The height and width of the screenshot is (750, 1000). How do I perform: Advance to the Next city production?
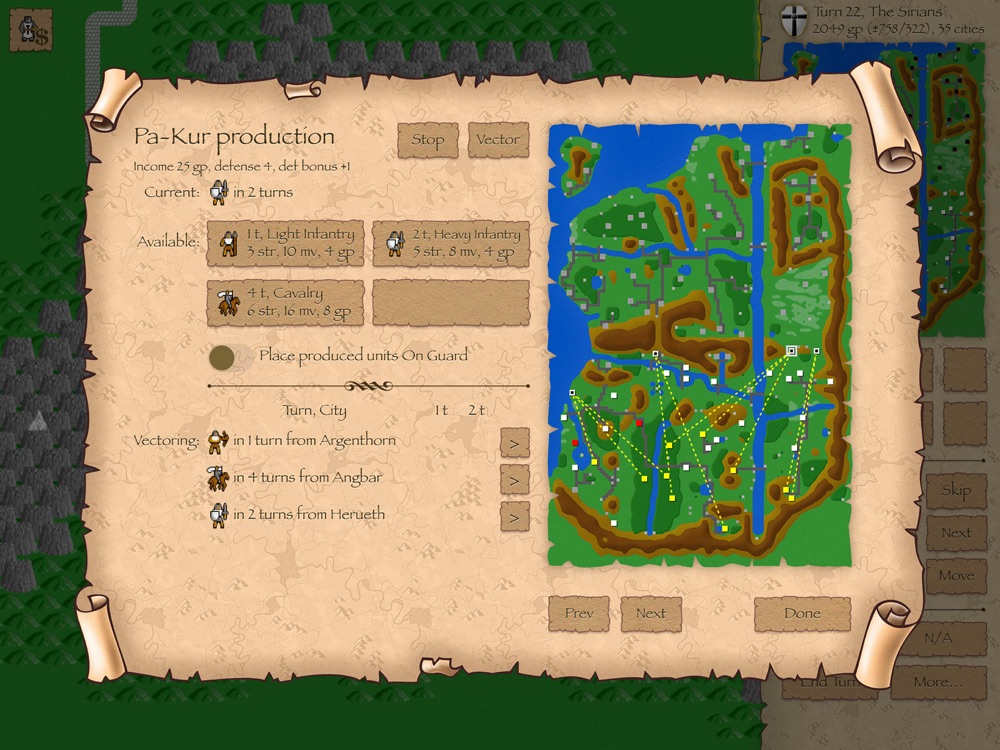tap(651, 614)
